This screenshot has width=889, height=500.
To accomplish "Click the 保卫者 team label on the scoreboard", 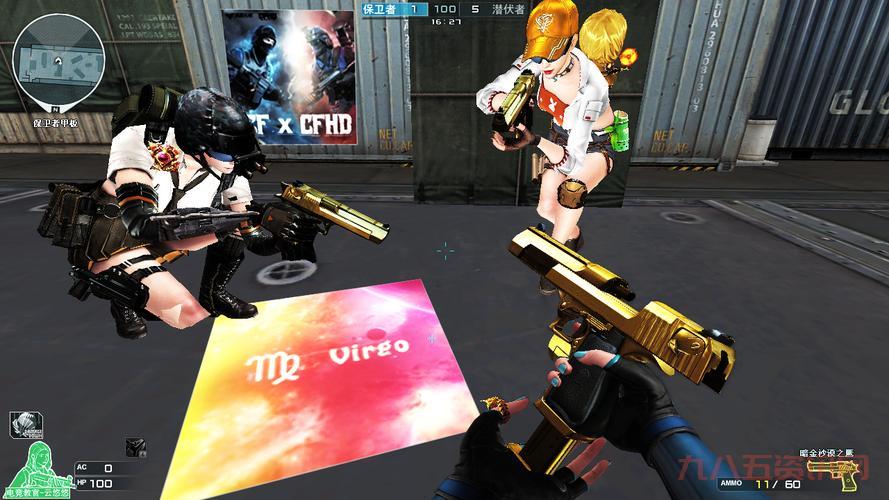I will tap(380, 9).
